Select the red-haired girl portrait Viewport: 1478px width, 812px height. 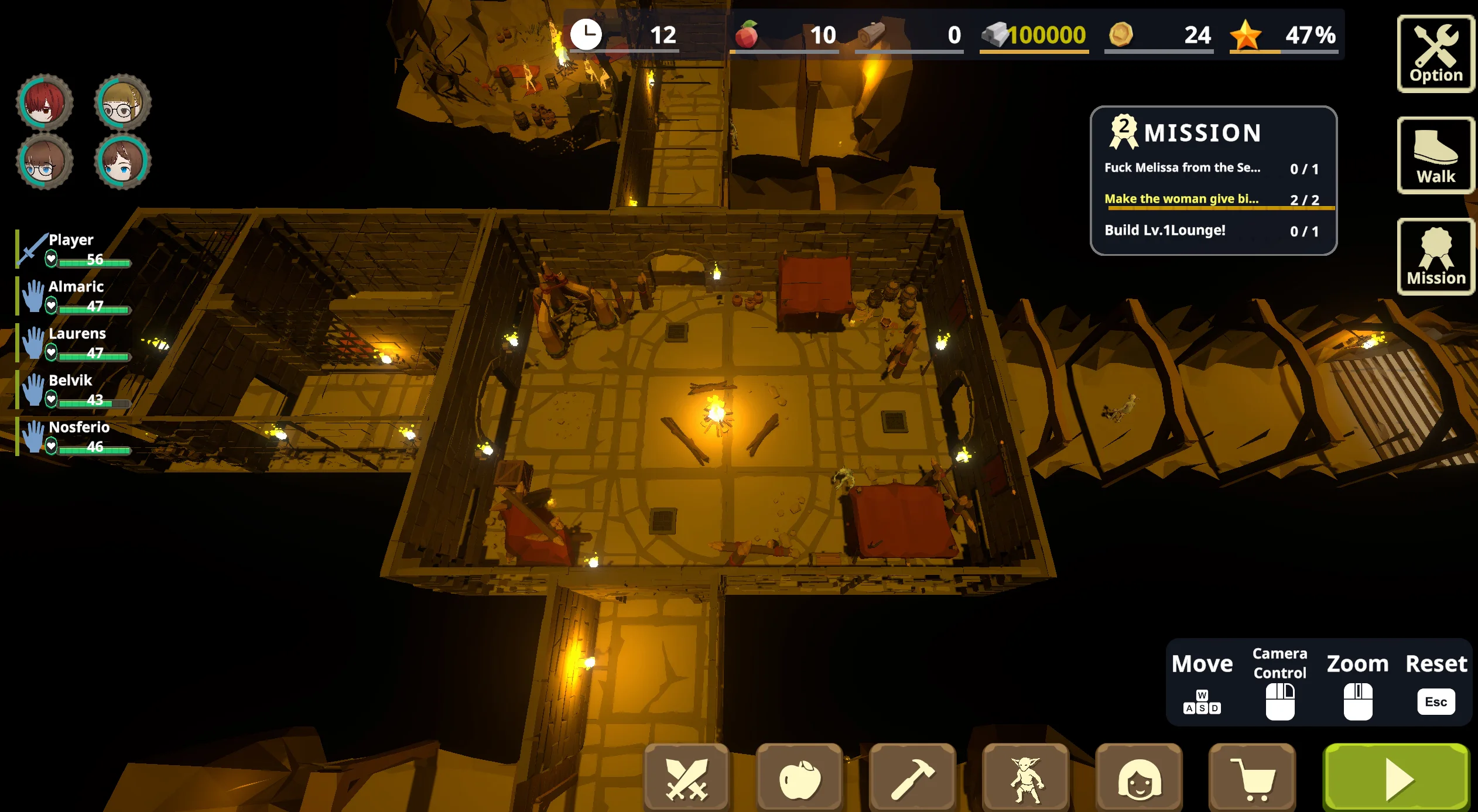tap(45, 103)
